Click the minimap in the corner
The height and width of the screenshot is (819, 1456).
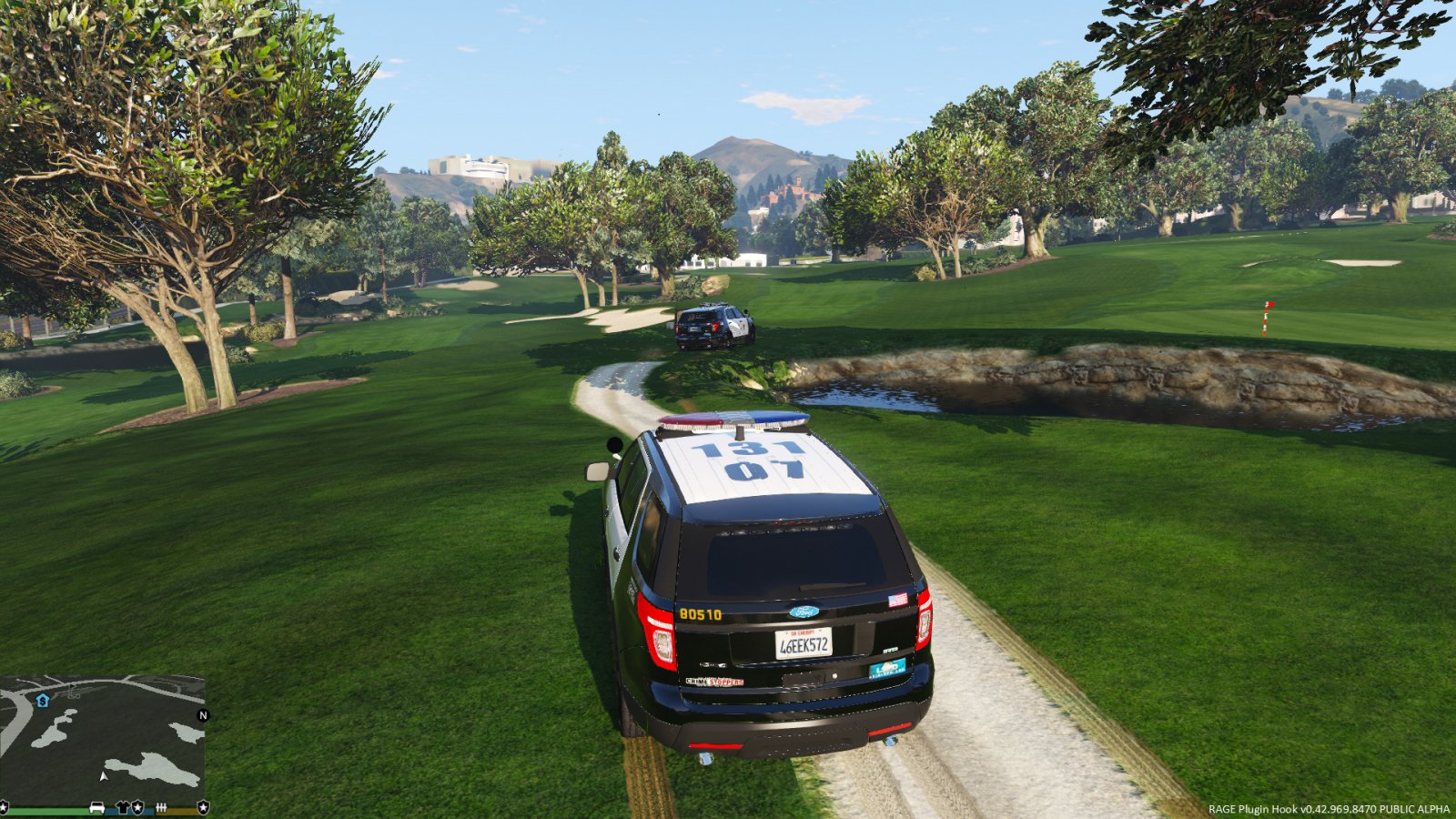[x=102, y=739]
